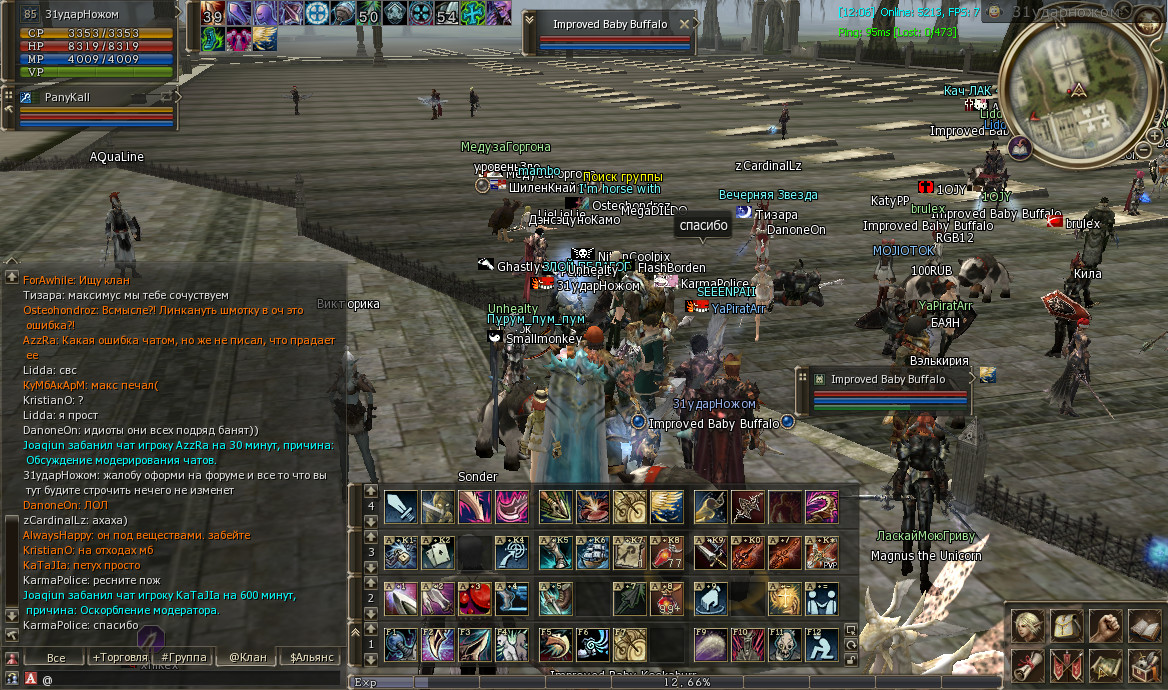Switch to the @Клан chat tab
This screenshot has height=690, width=1168.
[x=247, y=658]
